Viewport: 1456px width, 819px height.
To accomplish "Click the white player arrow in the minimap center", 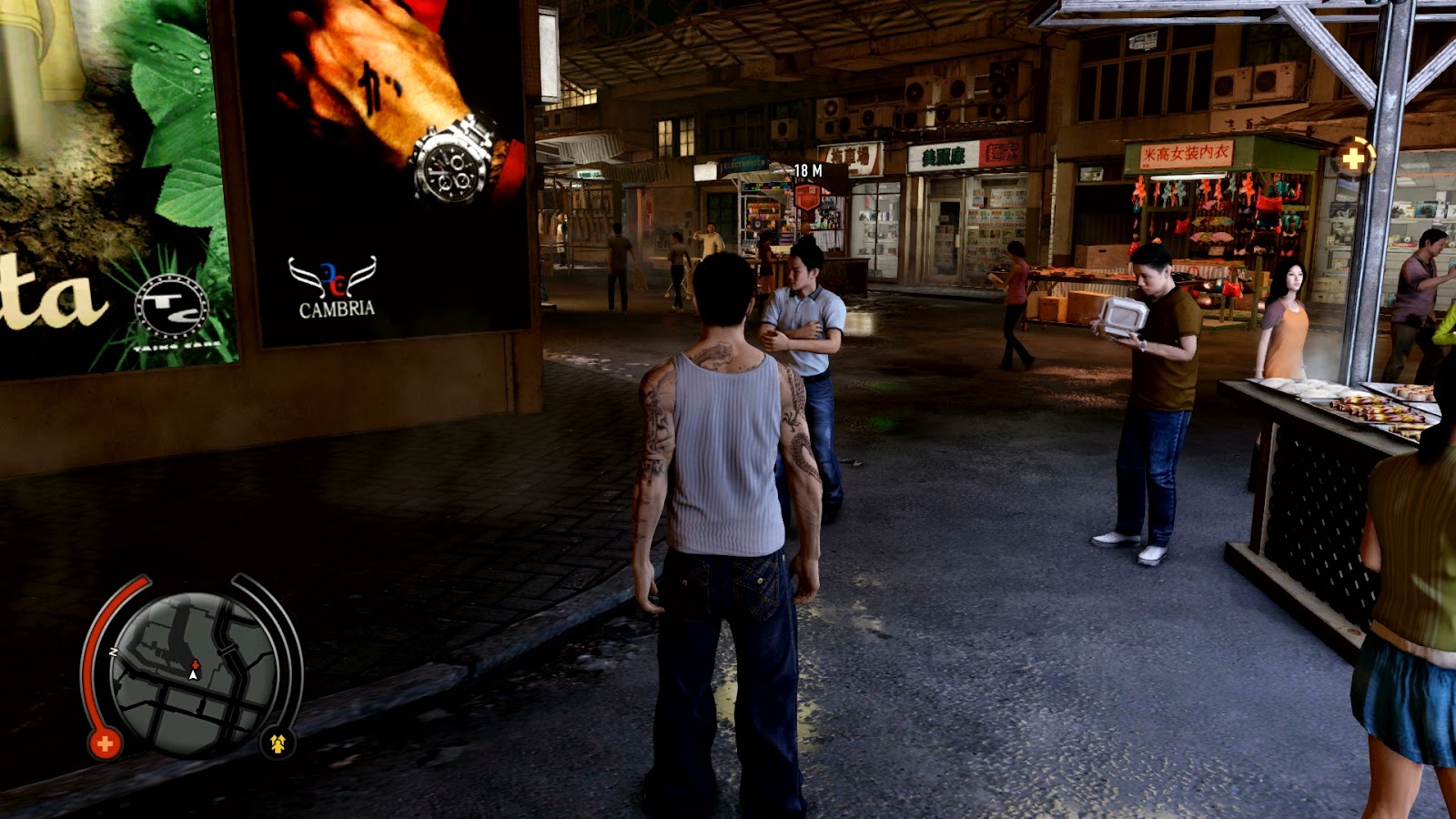I will pyautogui.click(x=193, y=675).
